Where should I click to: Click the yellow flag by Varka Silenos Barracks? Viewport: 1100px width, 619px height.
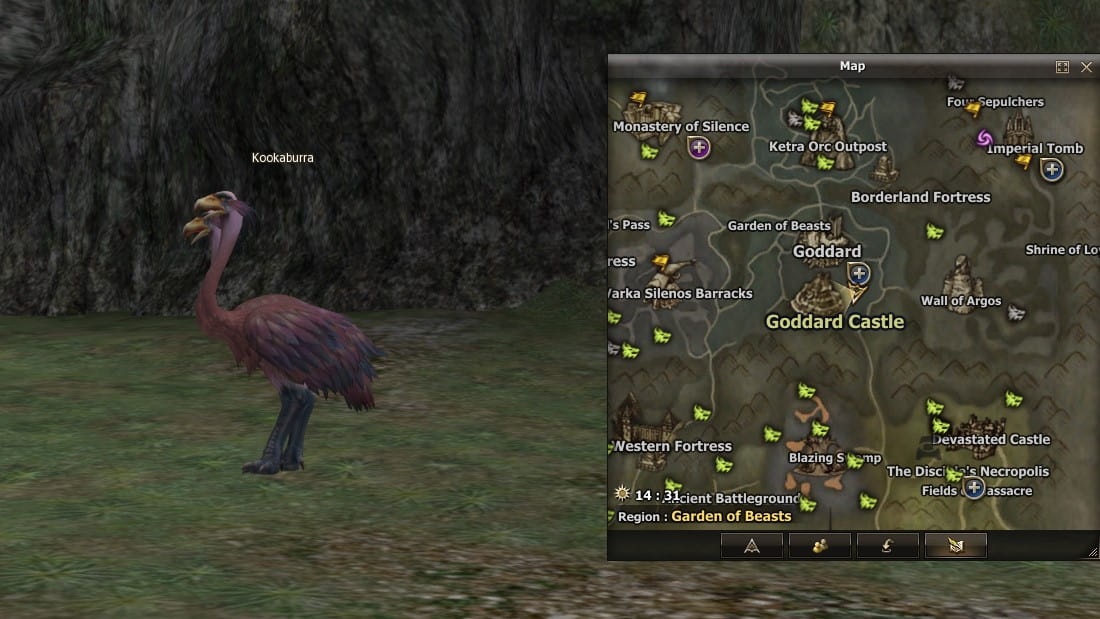(x=661, y=263)
